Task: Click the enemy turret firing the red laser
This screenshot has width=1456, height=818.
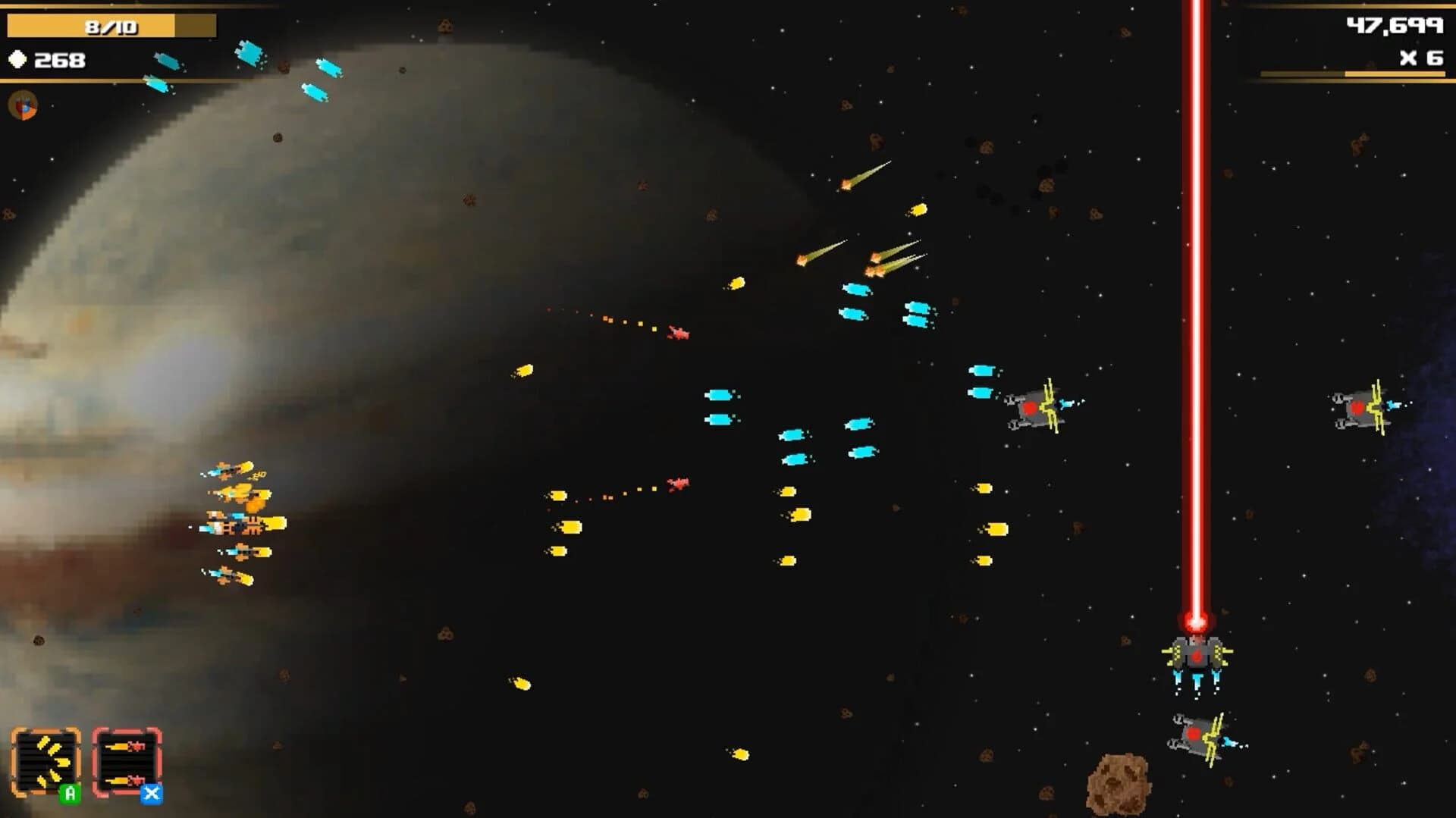Action: (x=1194, y=656)
